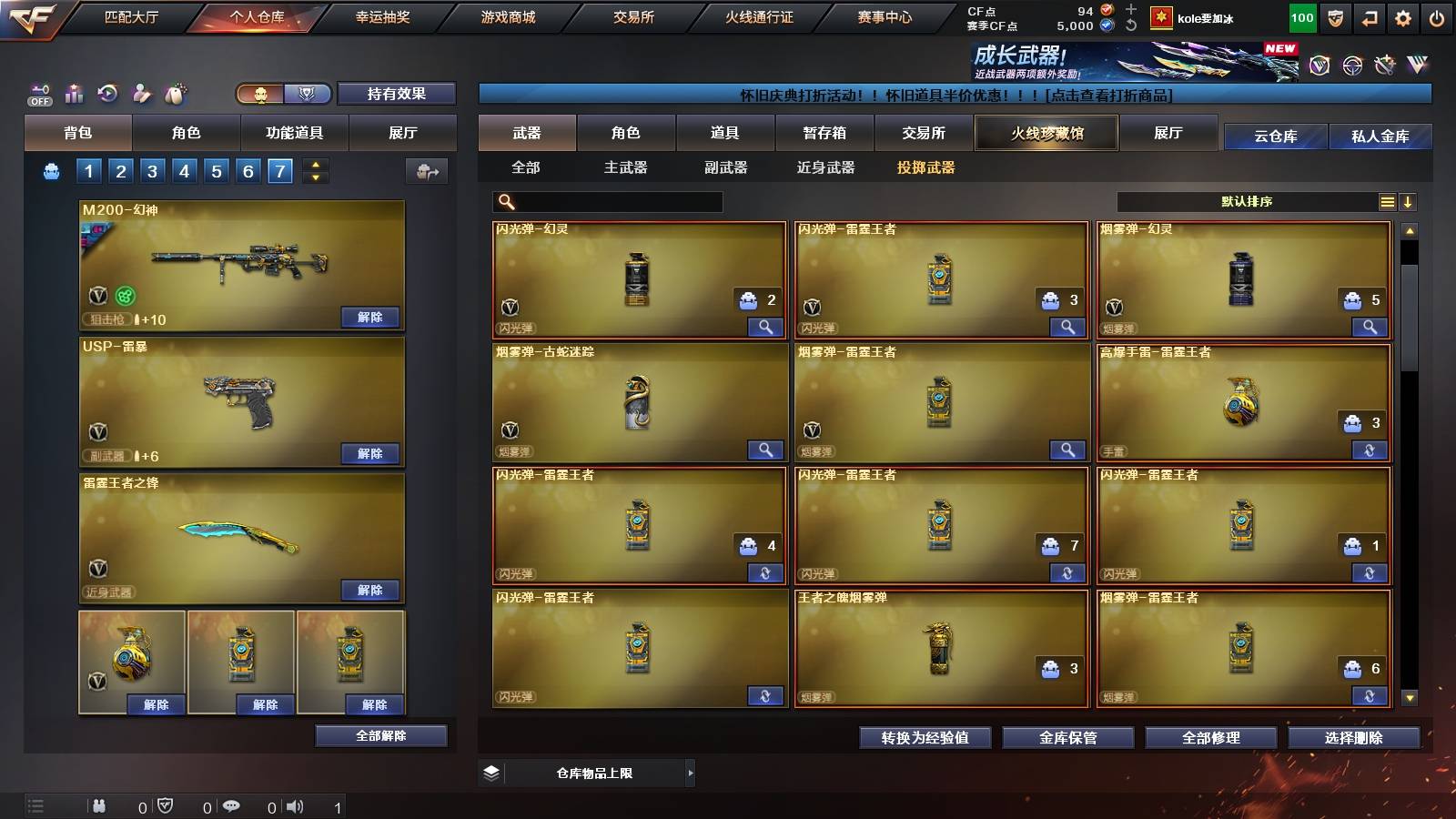Click the 全部解除 button
Viewport: 1456px width, 819px height.
click(380, 735)
